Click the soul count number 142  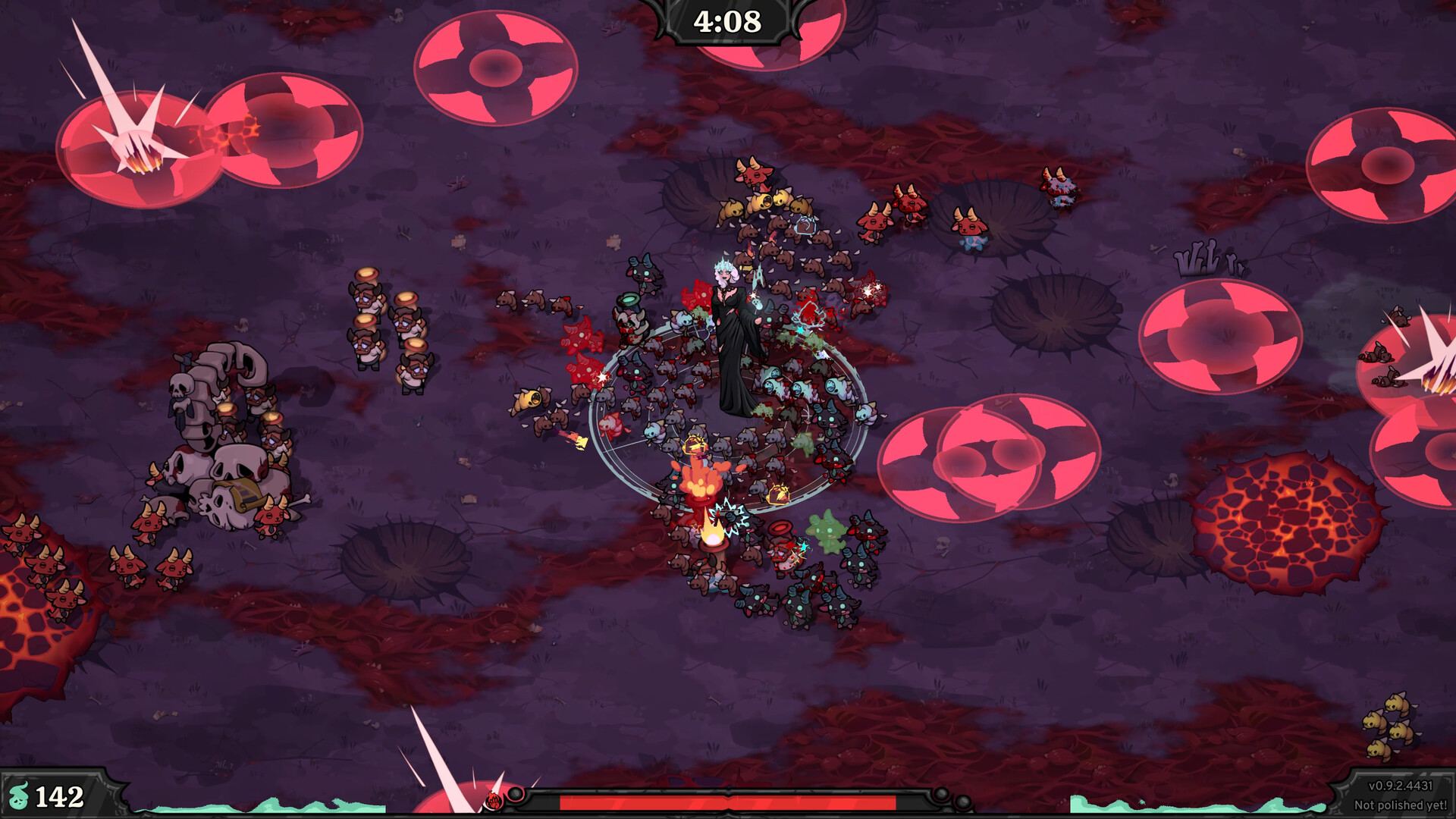coord(61,794)
